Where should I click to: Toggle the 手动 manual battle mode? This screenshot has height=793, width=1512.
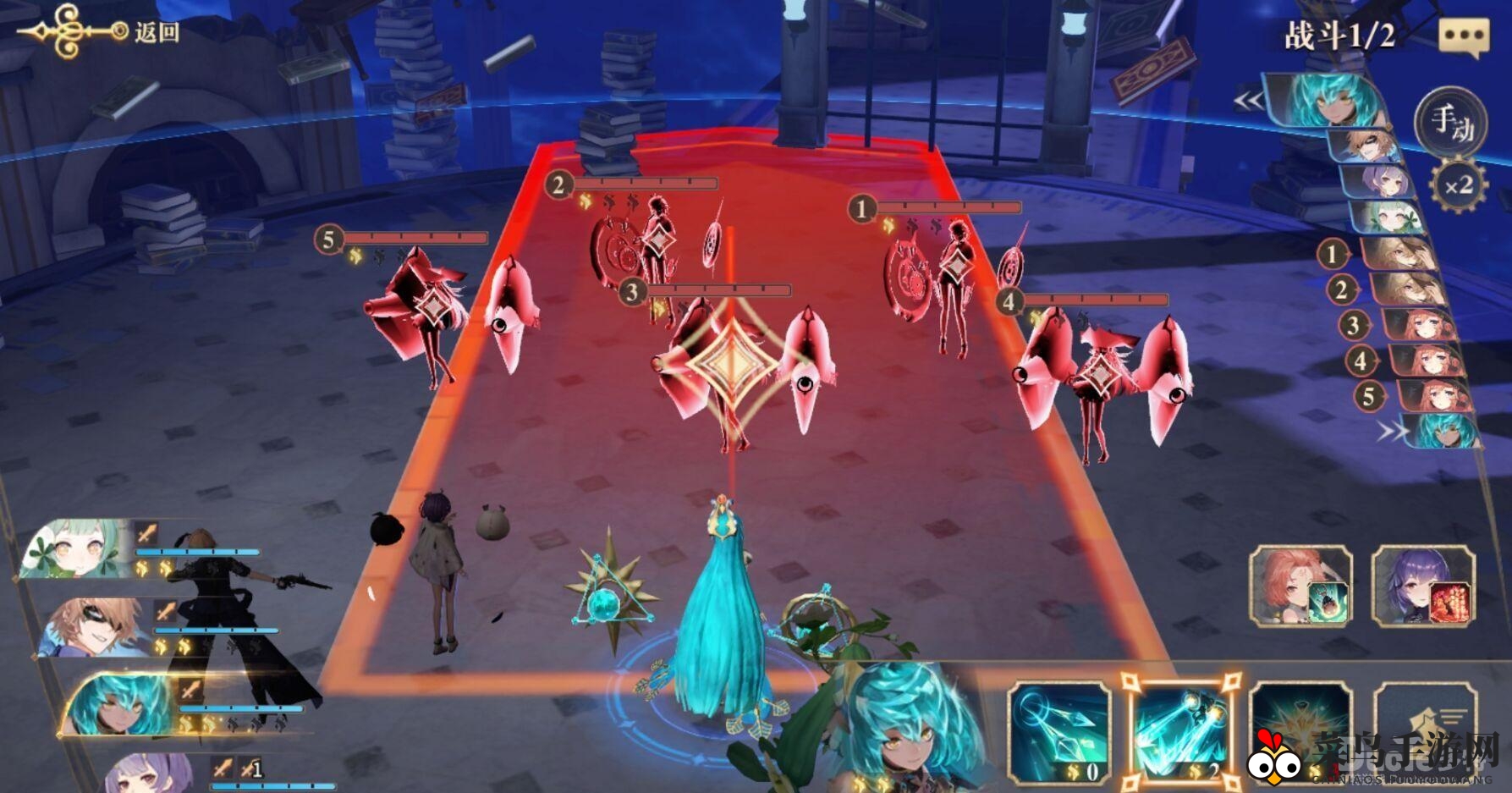click(x=1451, y=122)
